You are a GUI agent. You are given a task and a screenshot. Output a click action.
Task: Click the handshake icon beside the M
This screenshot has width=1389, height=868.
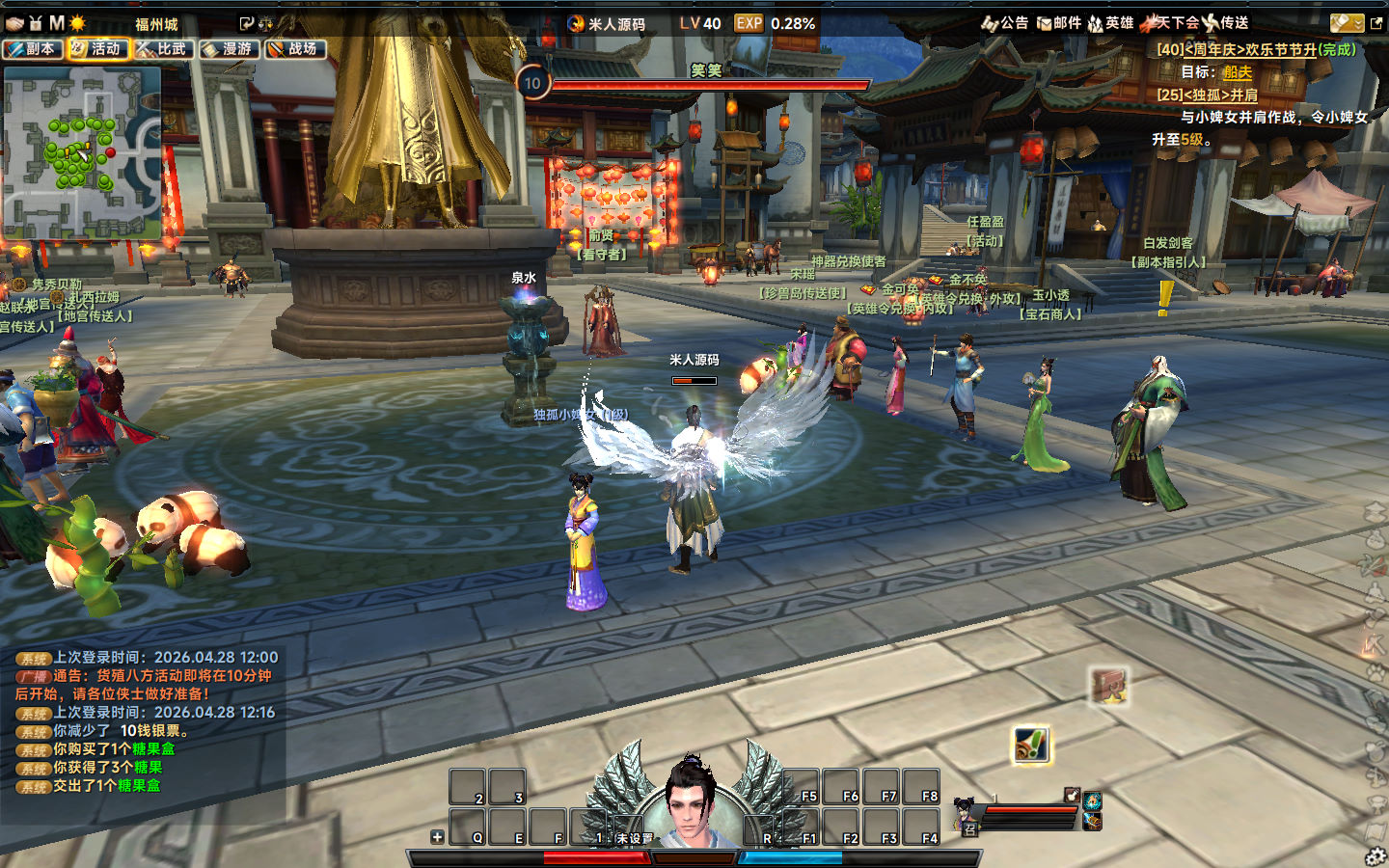coord(15,23)
